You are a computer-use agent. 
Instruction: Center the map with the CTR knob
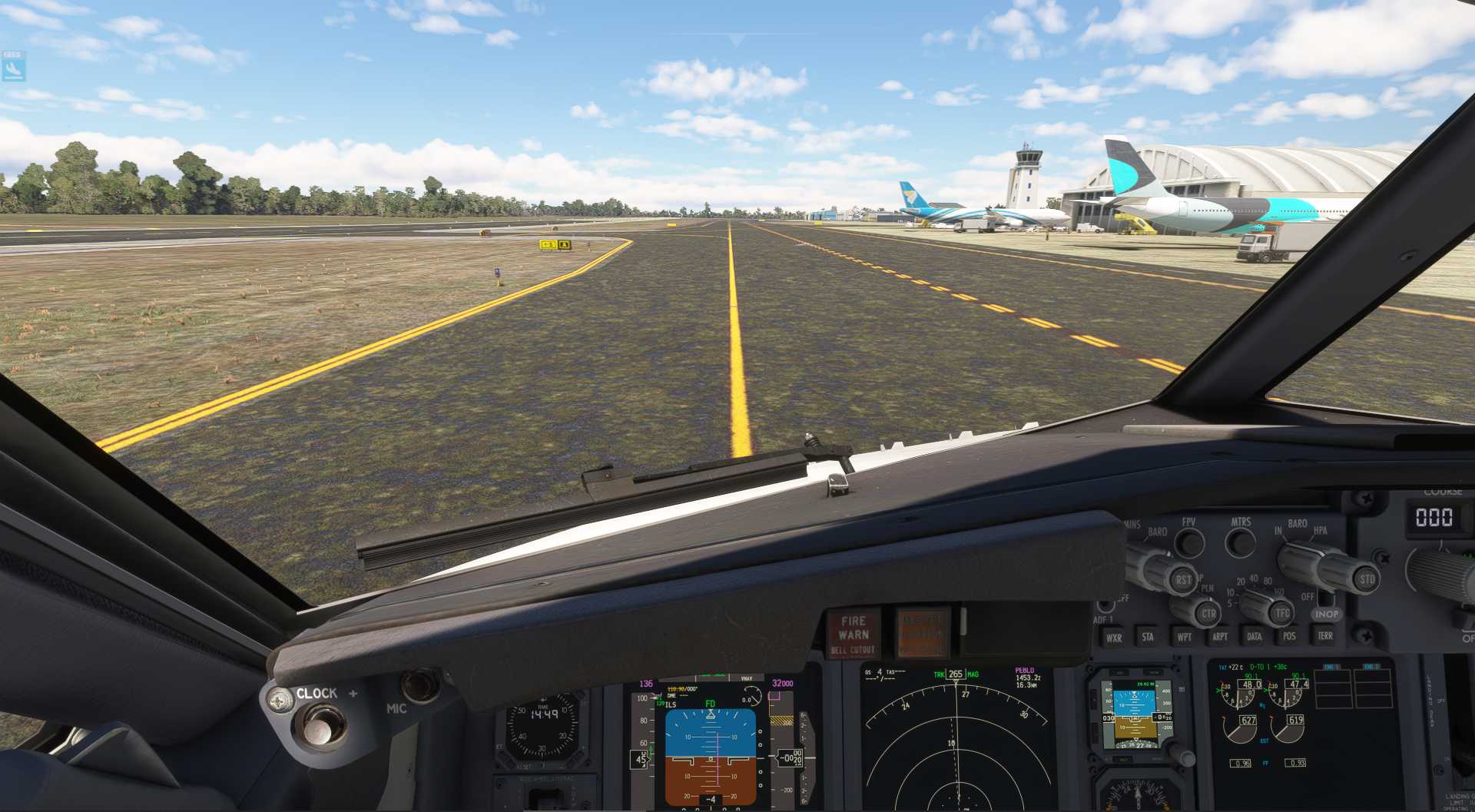[1208, 613]
